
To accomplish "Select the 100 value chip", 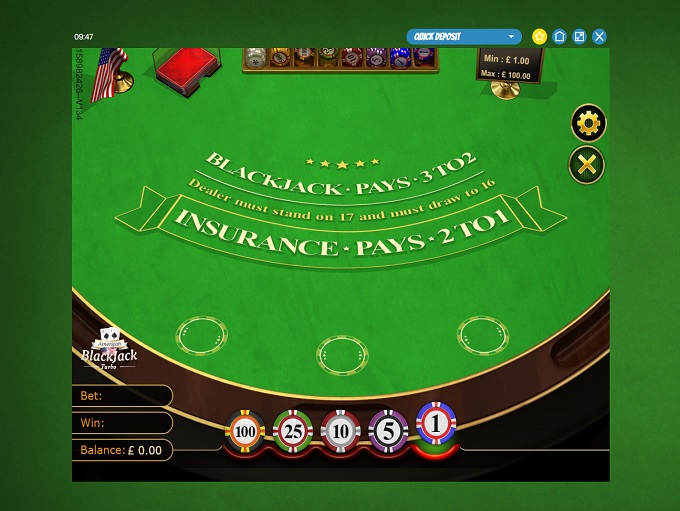I will point(244,431).
